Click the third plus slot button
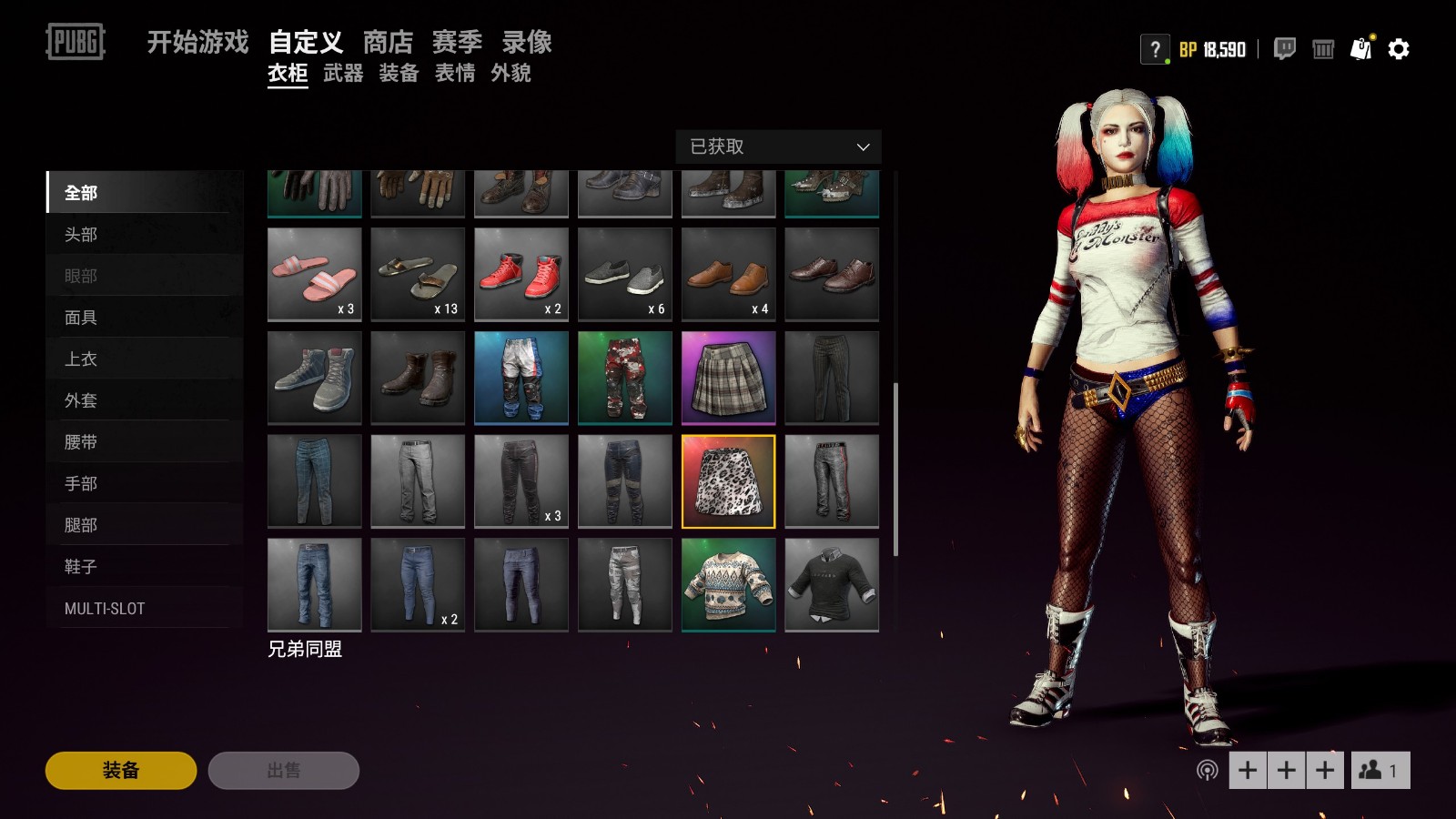The image size is (1456, 819). point(1323,769)
